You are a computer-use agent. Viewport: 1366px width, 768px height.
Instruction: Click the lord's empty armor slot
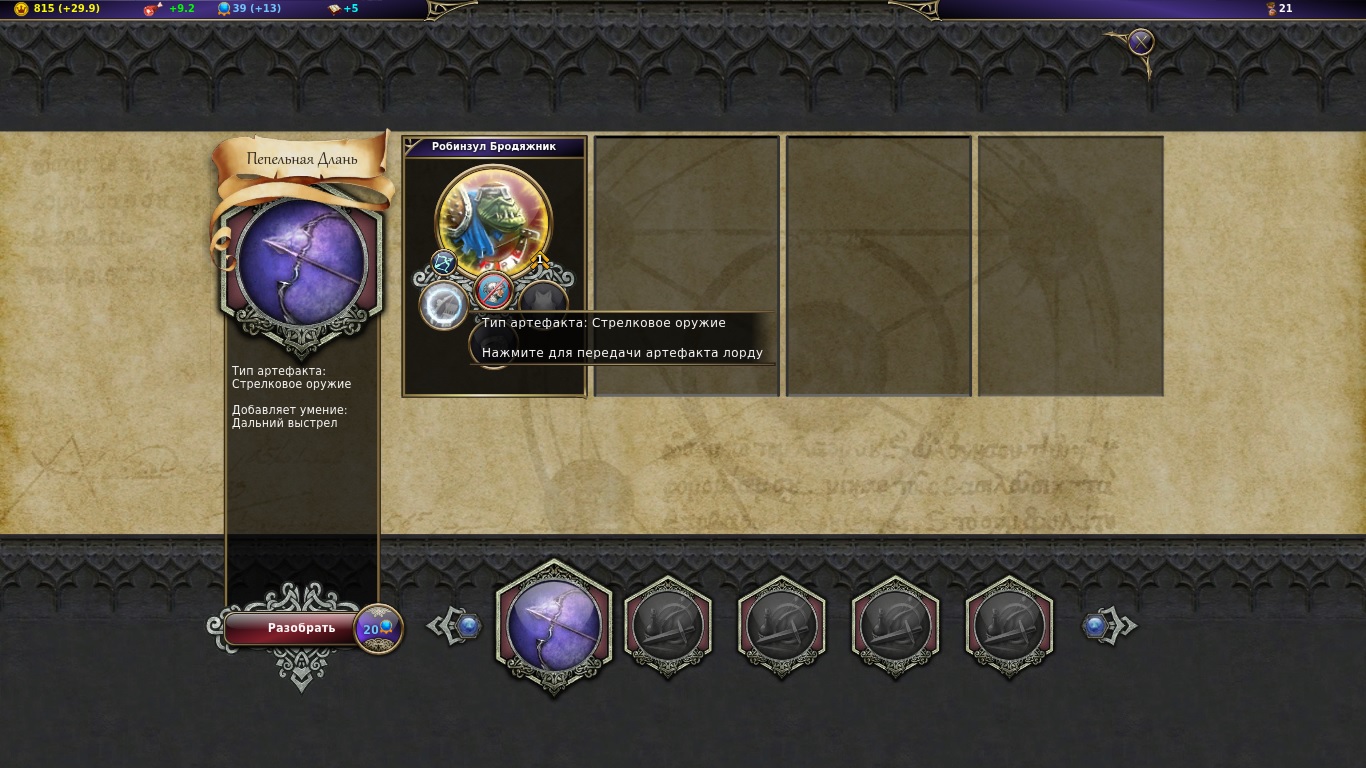(544, 300)
